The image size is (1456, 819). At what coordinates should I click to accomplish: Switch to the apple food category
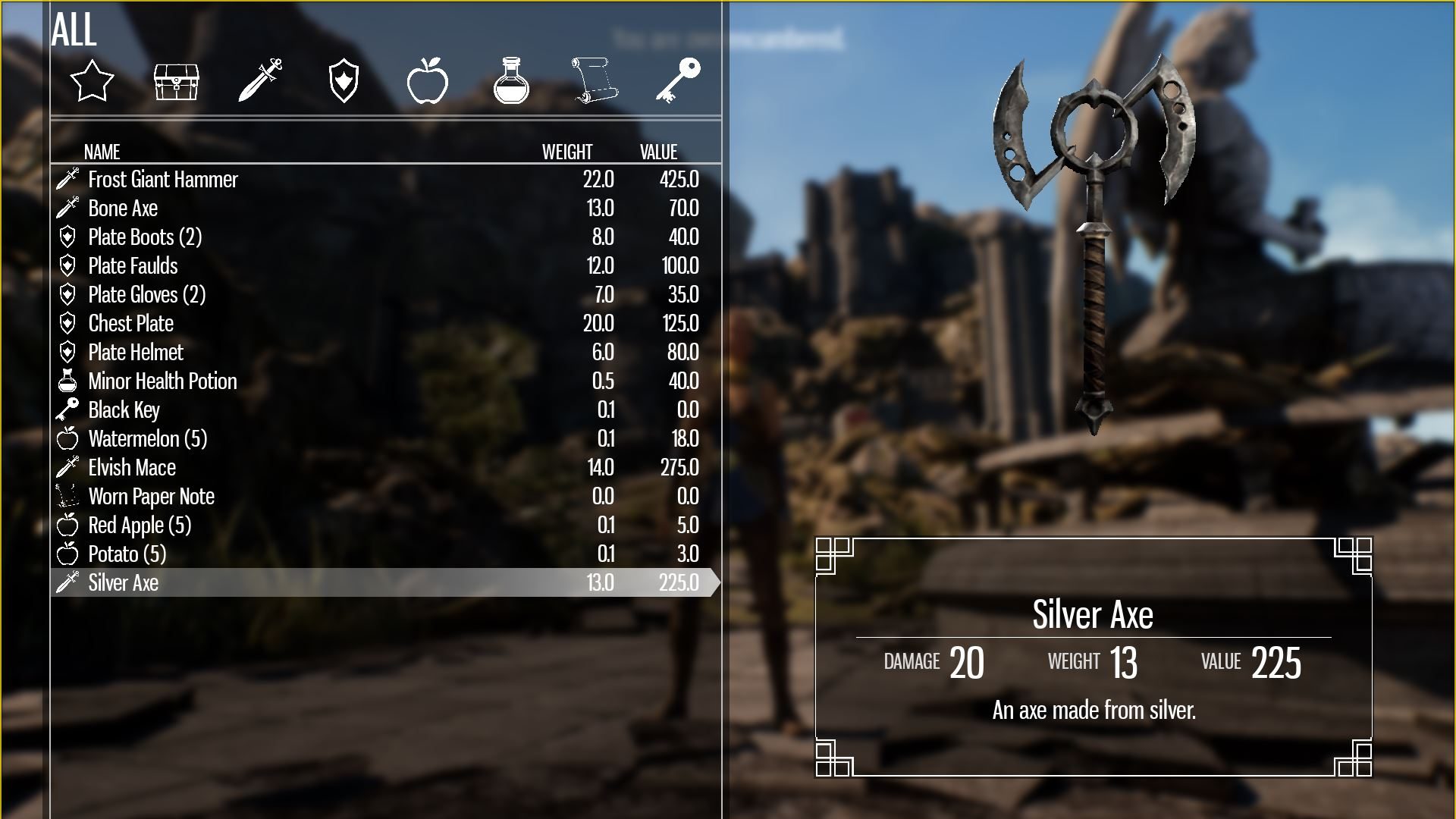tap(427, 80)
